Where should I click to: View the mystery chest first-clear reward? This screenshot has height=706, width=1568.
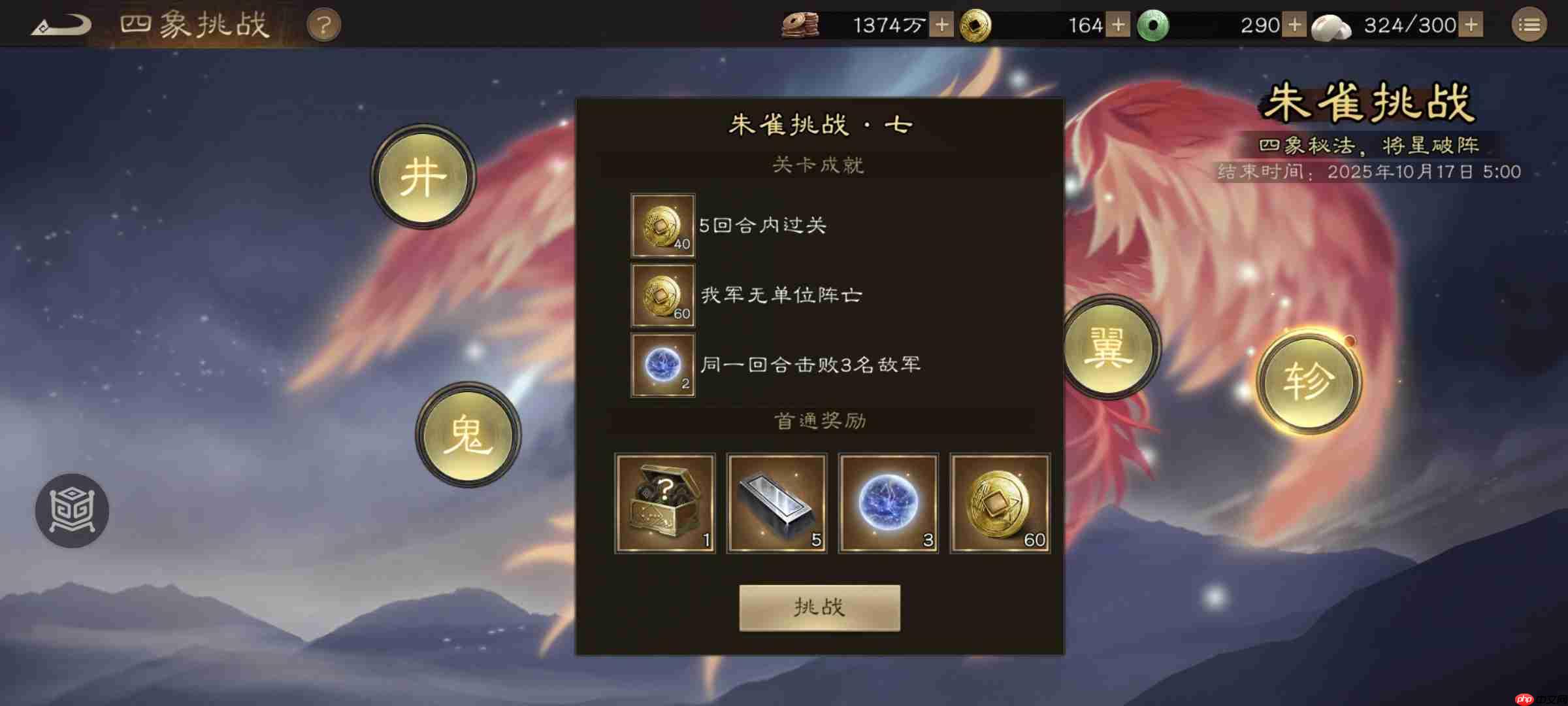click(x=666, y=503)
